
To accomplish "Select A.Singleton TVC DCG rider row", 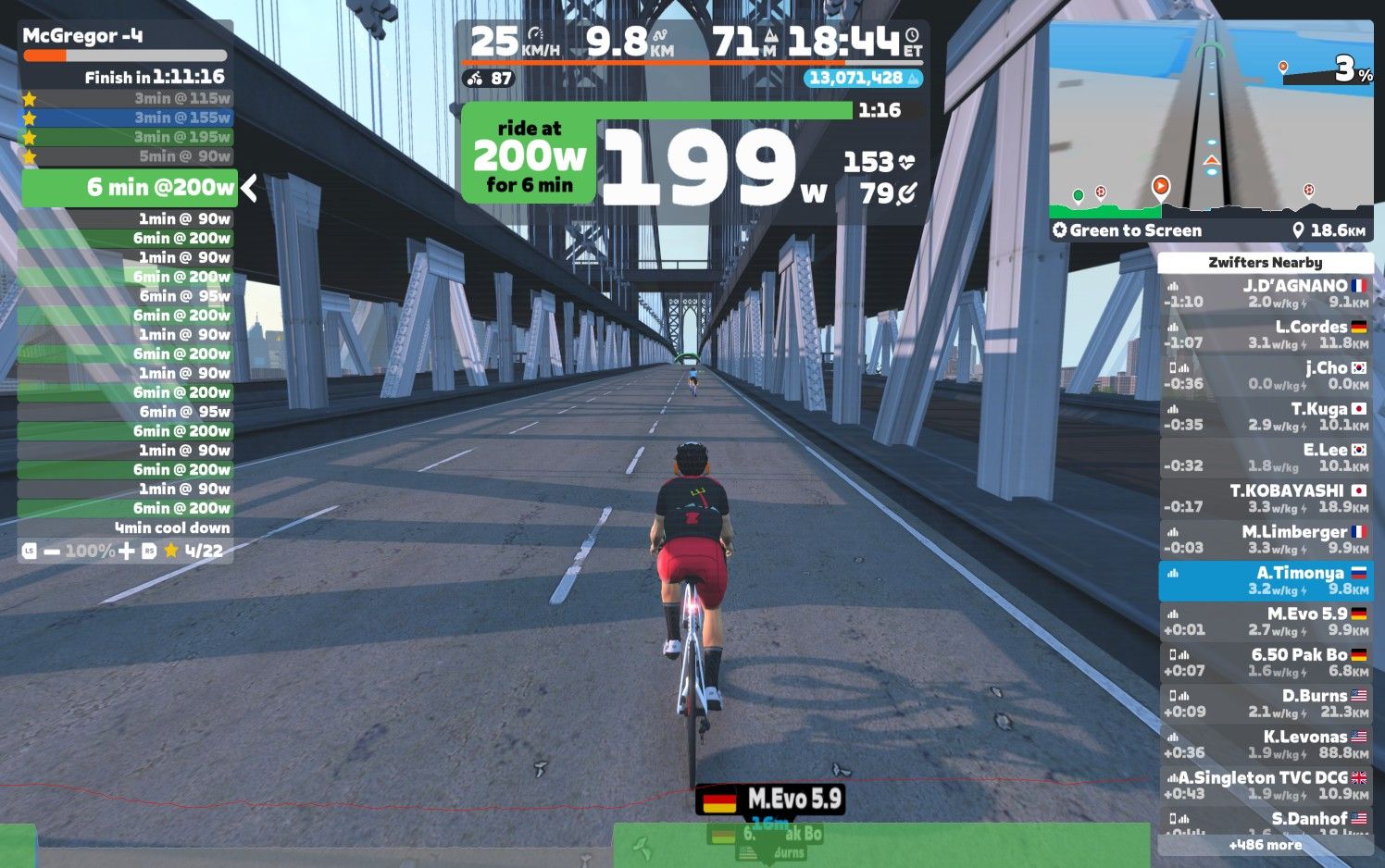I will point(1266,785).
